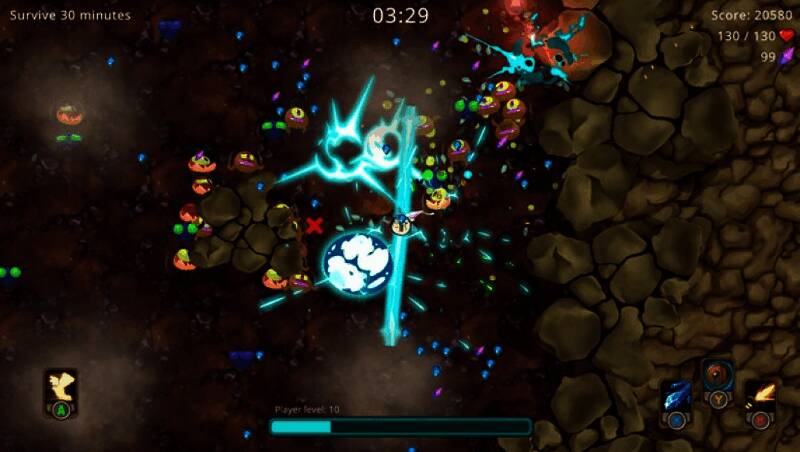
Task: Fire the orange flame slash ability
Action: 761,396
